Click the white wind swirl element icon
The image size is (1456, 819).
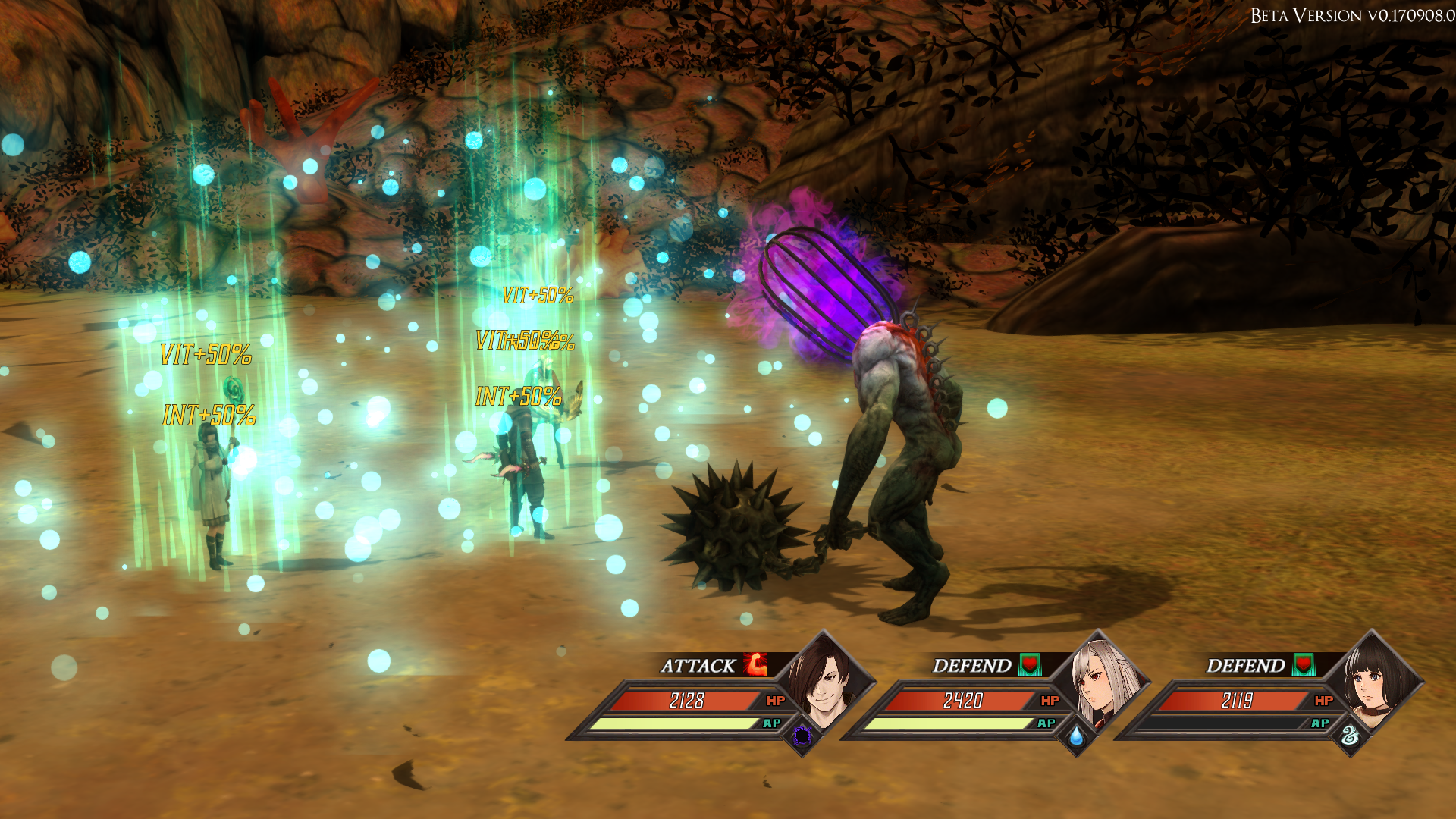click(1350, 736)
